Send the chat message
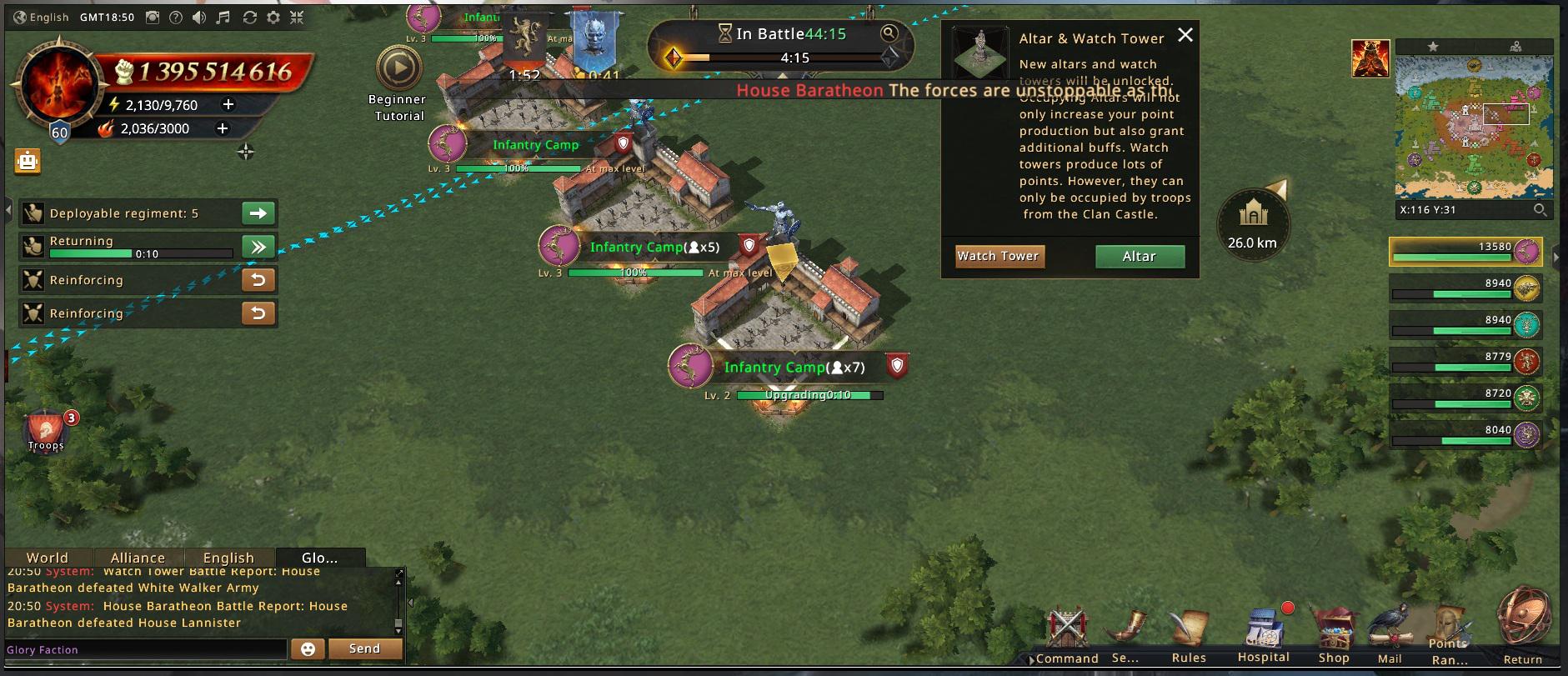The width and height of the screenshot is (1568, 676). click(x=364, y=648)
